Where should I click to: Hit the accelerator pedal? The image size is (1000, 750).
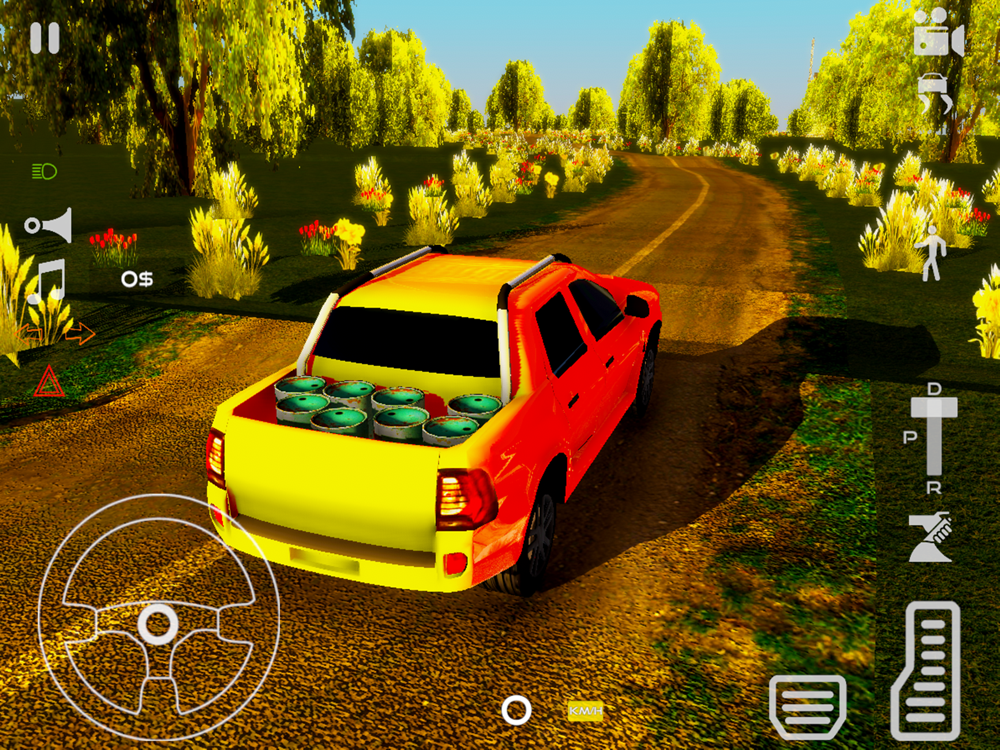[x=925, y=670]
